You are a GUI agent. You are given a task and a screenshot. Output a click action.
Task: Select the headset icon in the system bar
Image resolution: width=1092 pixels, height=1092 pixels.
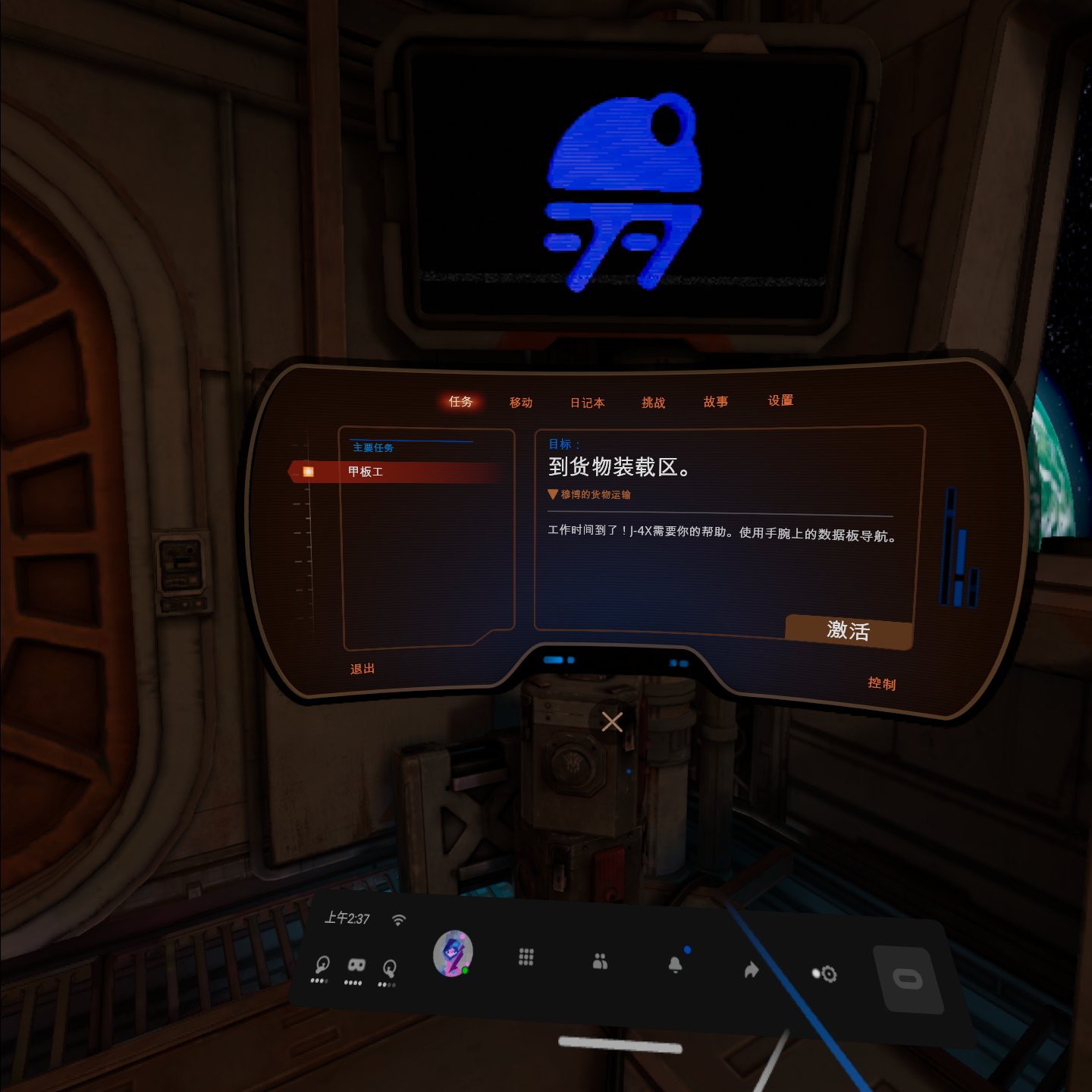(x=355, y=966)
